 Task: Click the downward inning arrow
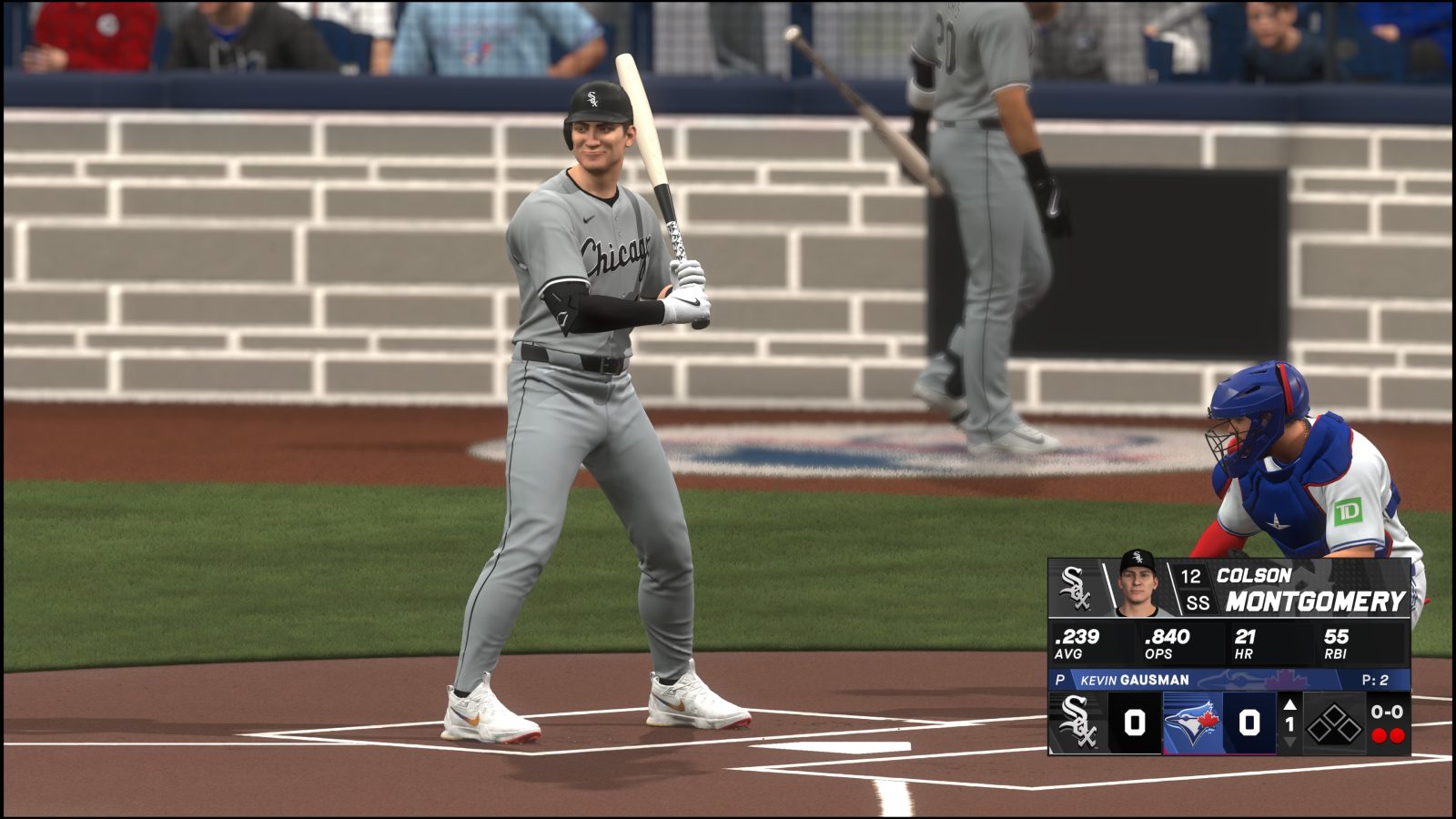coord(1289,743)
